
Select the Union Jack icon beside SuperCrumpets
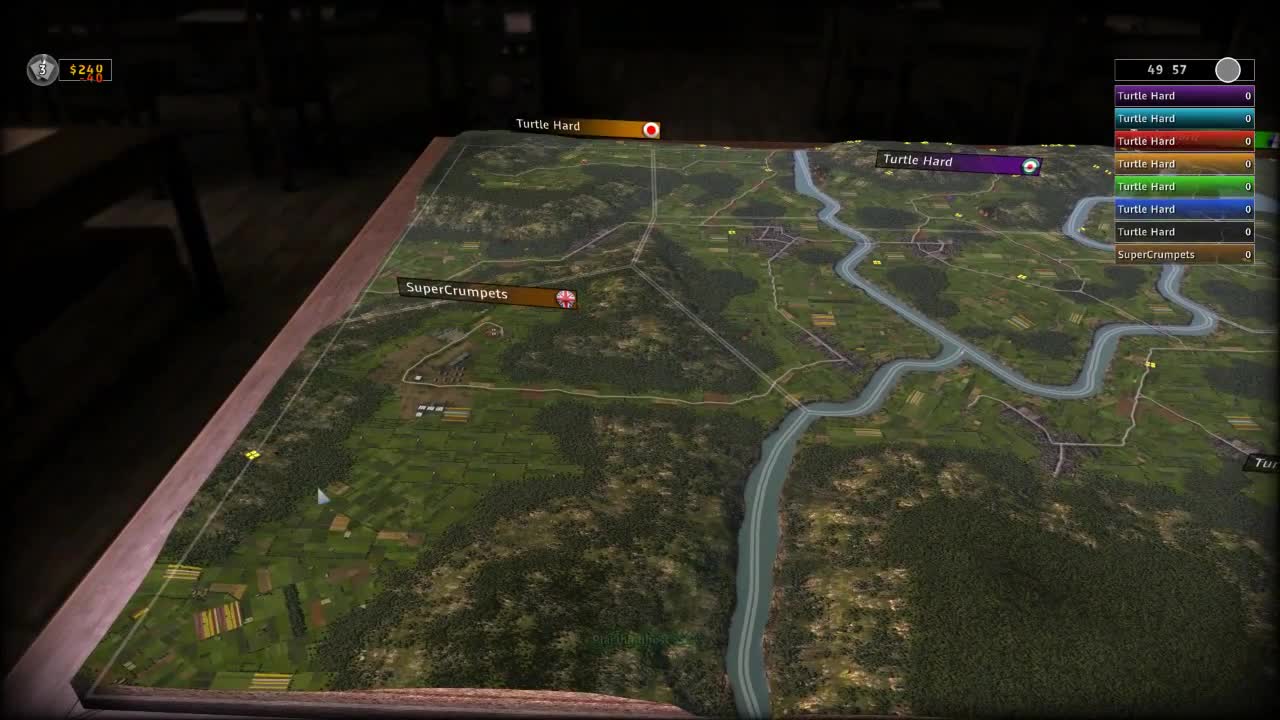coord(565,298)
